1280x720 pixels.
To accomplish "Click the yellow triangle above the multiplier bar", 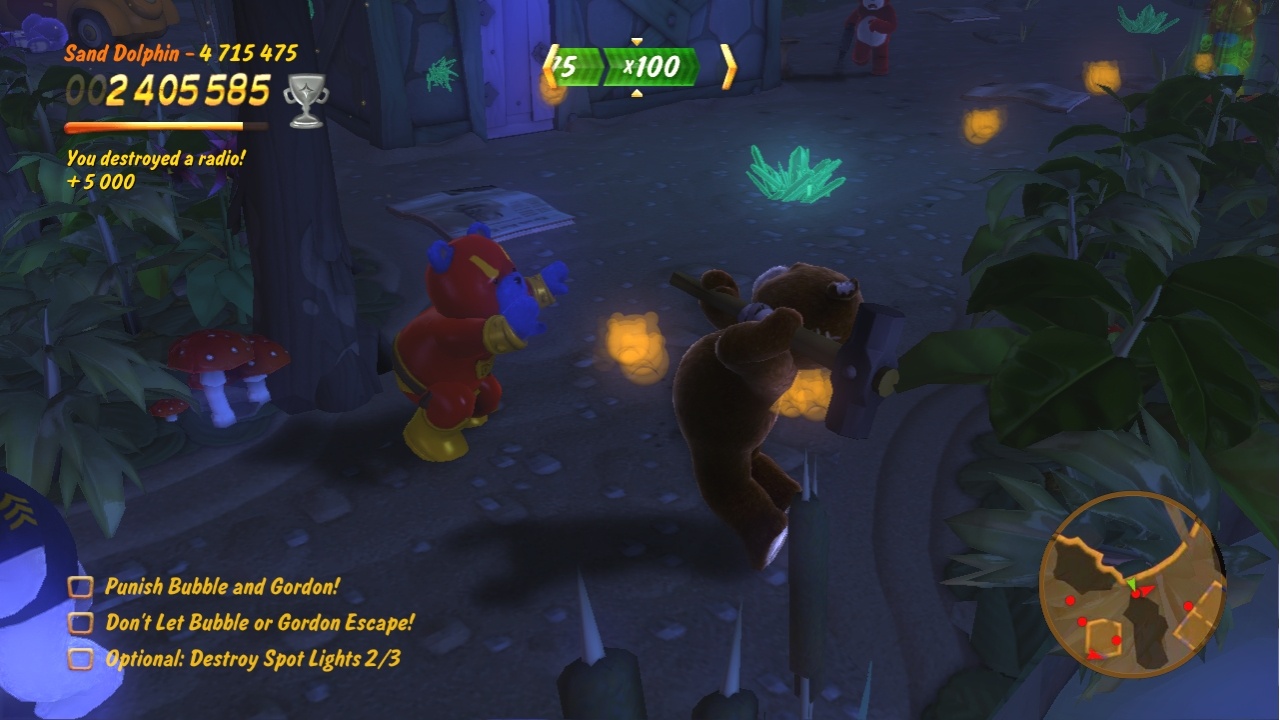I will coord(637,43).
